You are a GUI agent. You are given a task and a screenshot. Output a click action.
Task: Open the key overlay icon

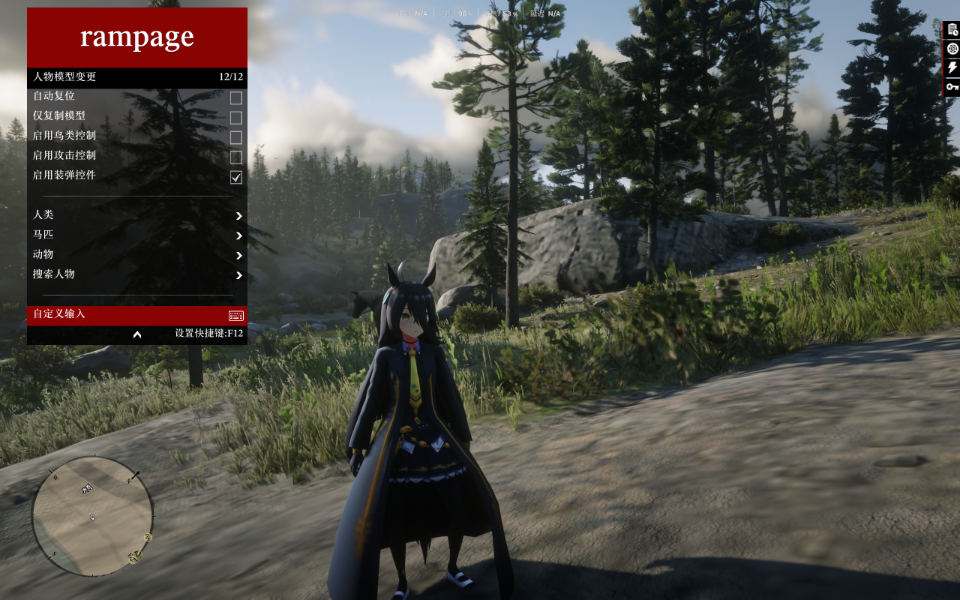tap(952, 87)
